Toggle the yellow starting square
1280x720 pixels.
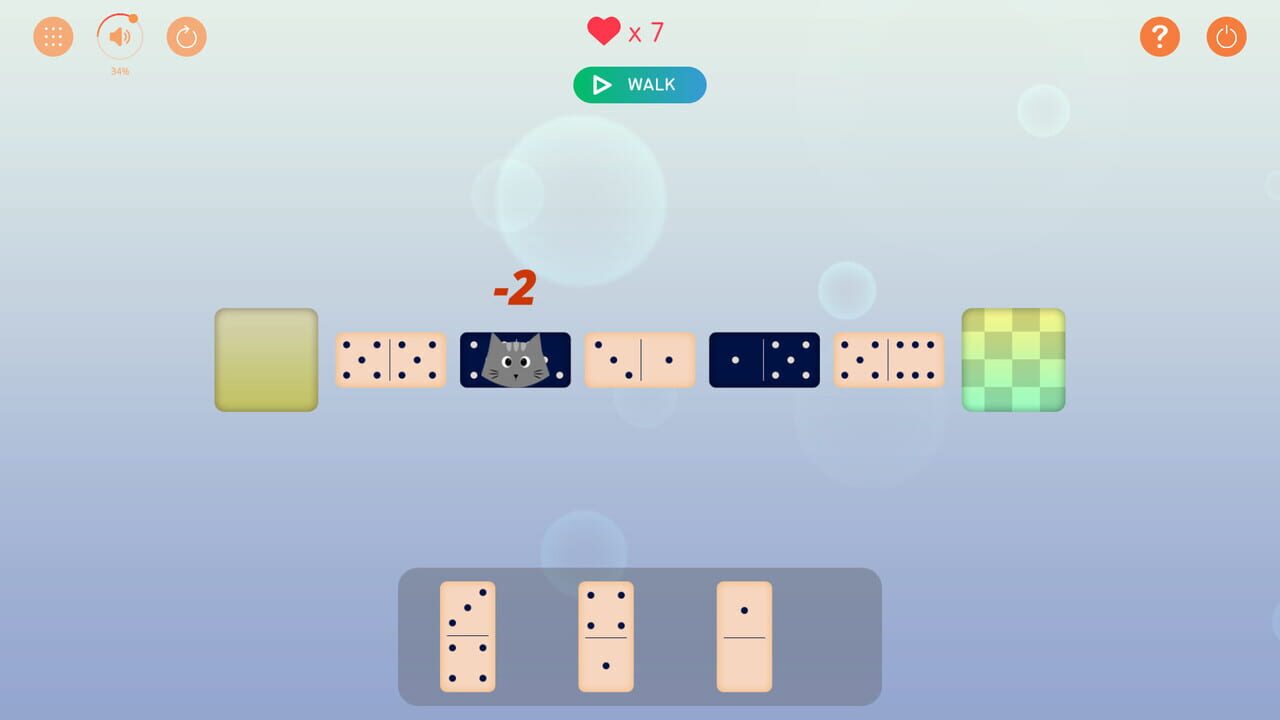click(x=265, y=359)
